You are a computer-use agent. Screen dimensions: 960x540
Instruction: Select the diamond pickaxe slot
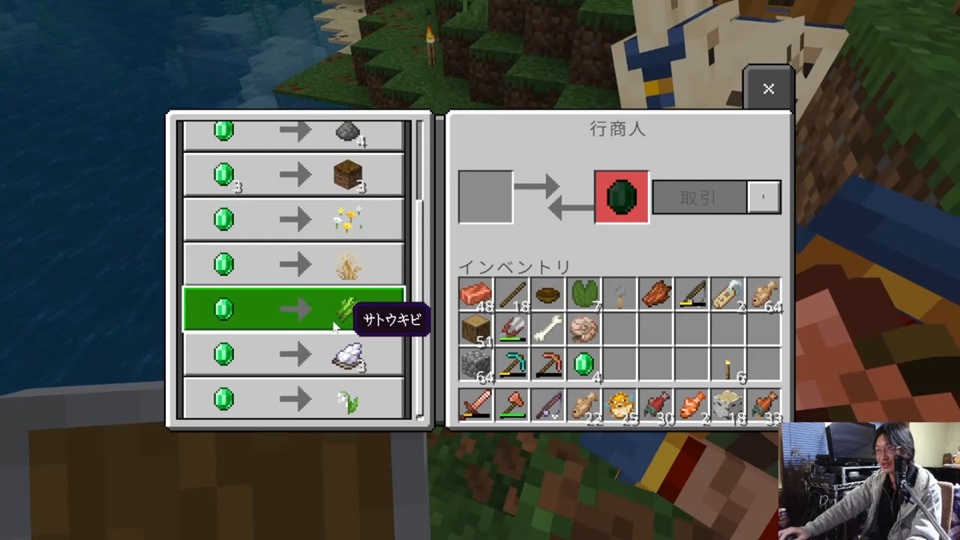click(512, 364)
